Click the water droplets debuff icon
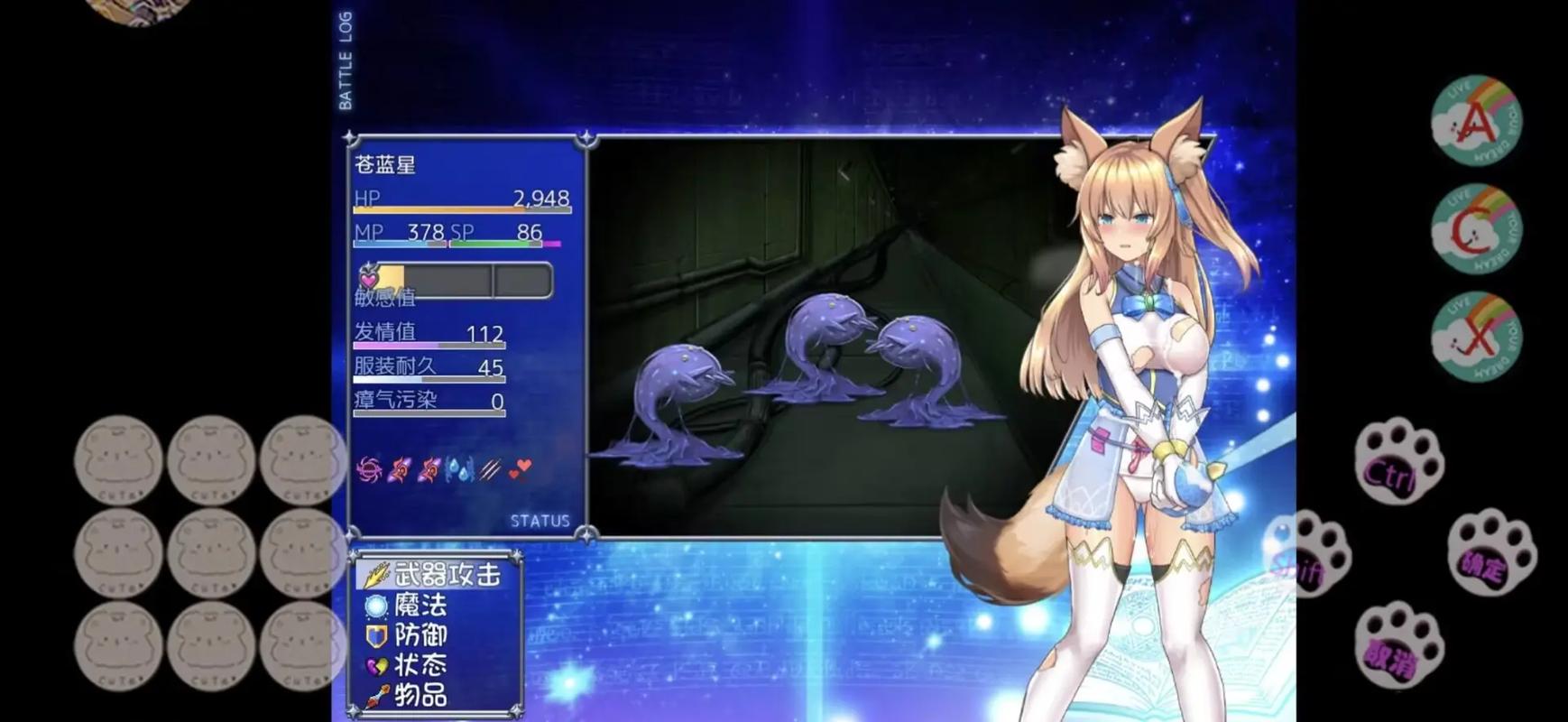The image size is (1568, 722). pyautogui.click(x=457, y=467)
